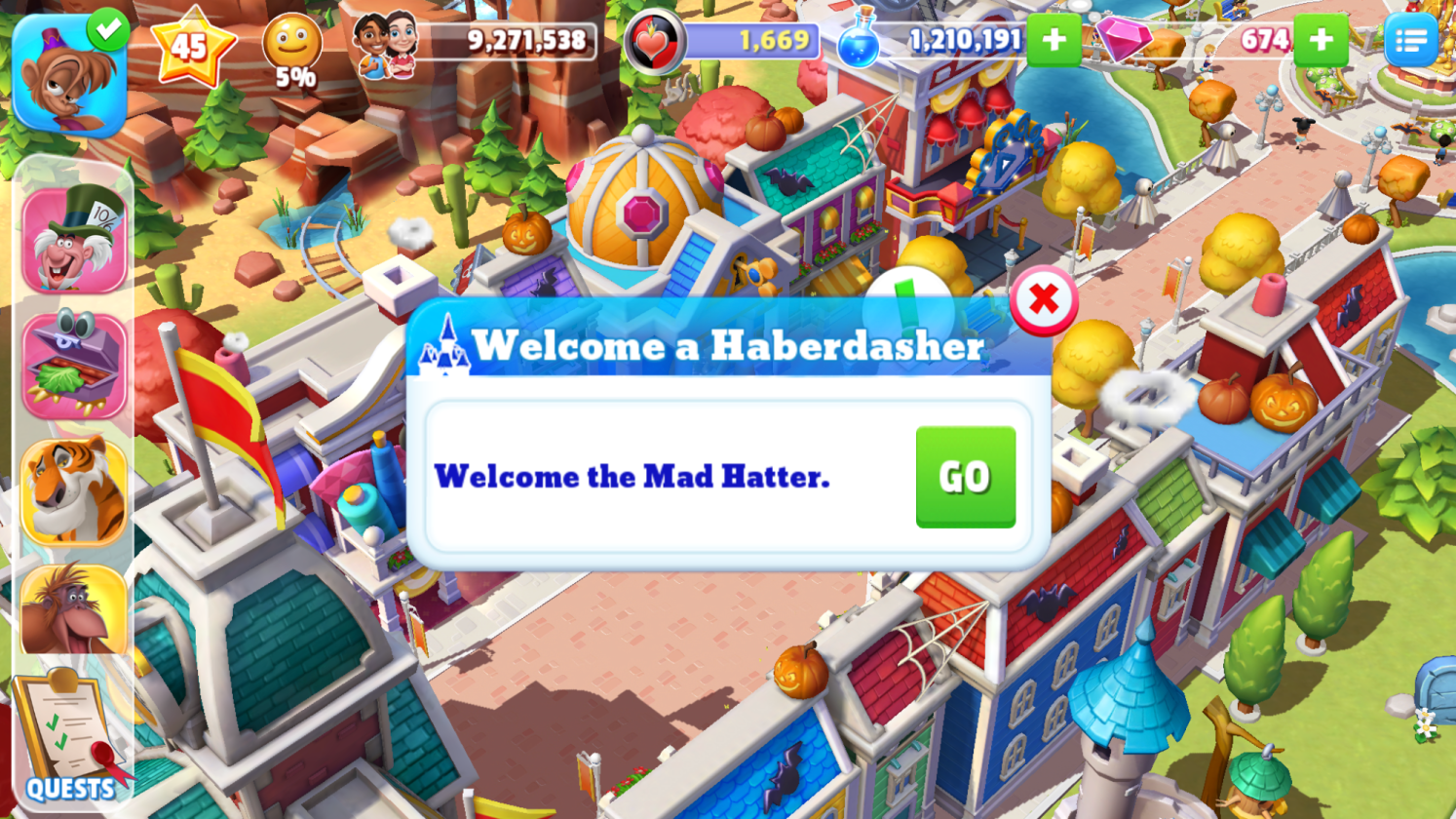Choose the tiger character quest
This screenshot has width=1456, height=819.
74,490
